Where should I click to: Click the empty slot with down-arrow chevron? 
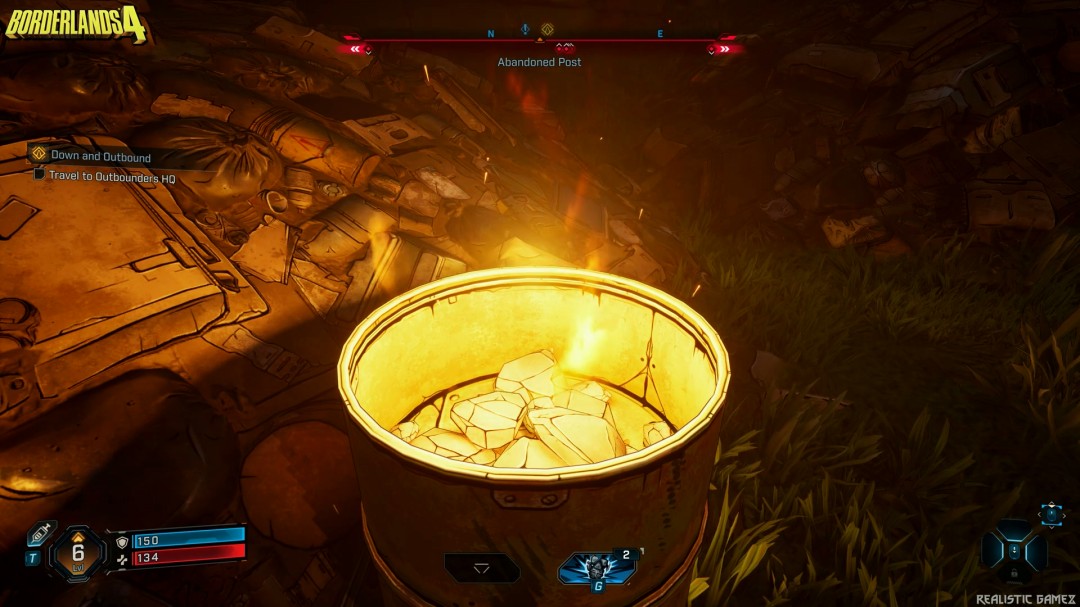click(482, 568)
